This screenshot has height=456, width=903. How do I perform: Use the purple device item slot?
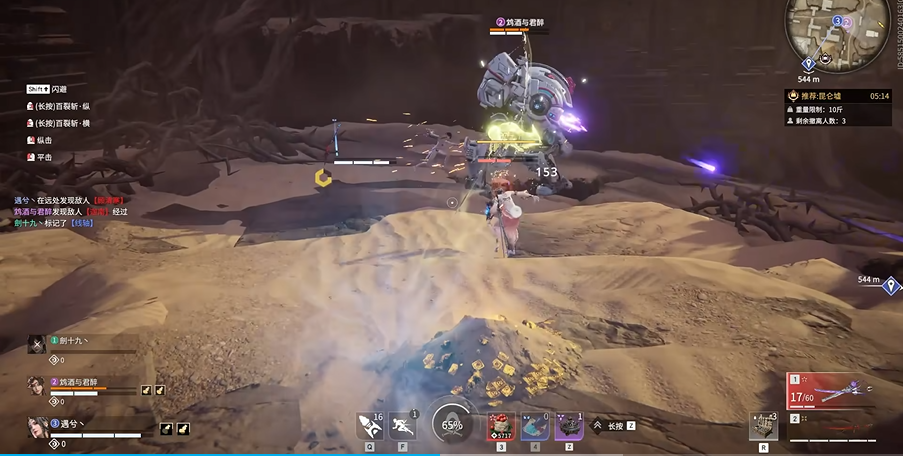[x=569, y=427]
